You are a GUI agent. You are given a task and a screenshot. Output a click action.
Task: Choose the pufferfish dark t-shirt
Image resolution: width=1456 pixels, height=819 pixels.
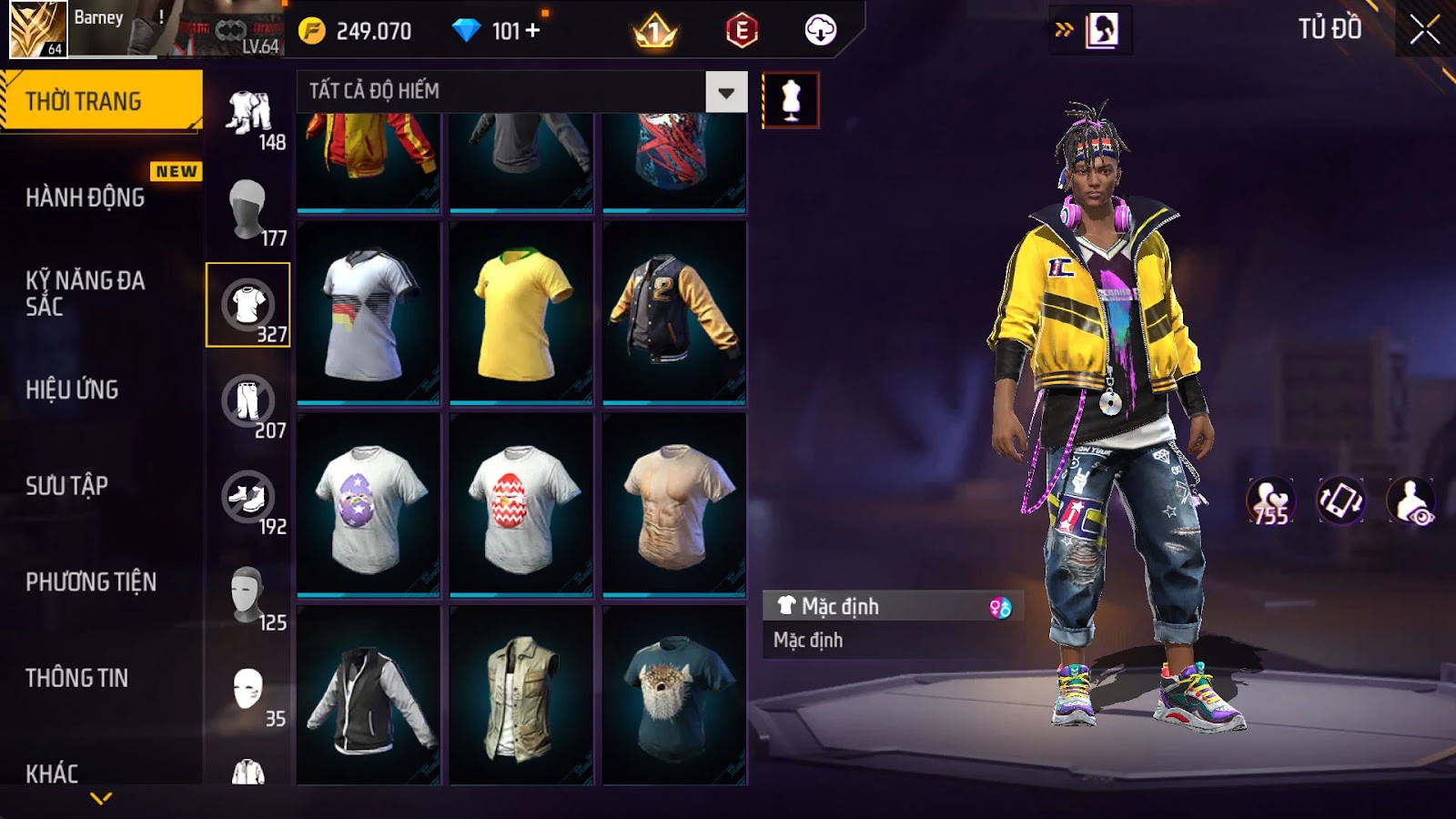coord(673,696)
